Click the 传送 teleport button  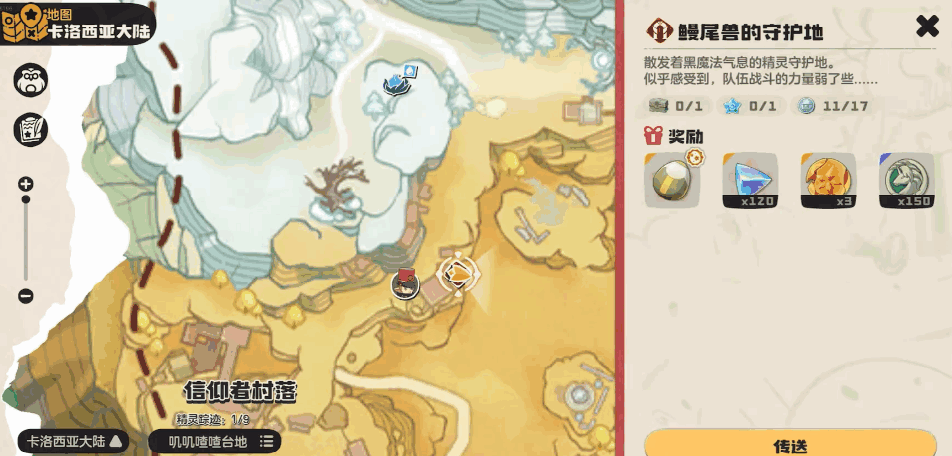(790, 445)
